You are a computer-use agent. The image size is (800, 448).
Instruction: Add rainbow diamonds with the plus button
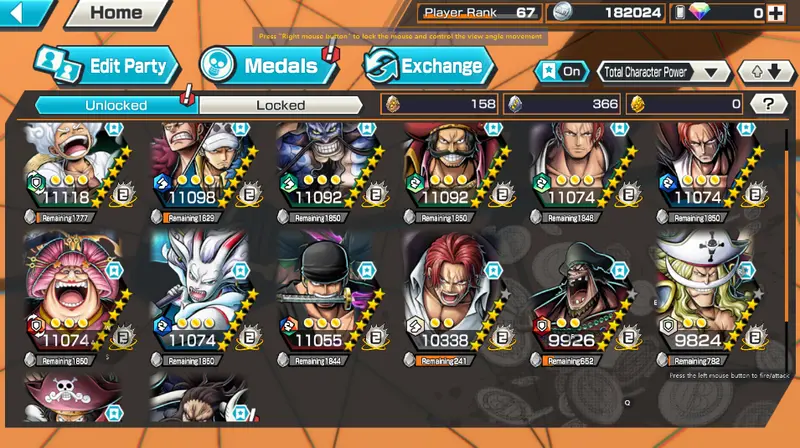(x=774, y=13)
